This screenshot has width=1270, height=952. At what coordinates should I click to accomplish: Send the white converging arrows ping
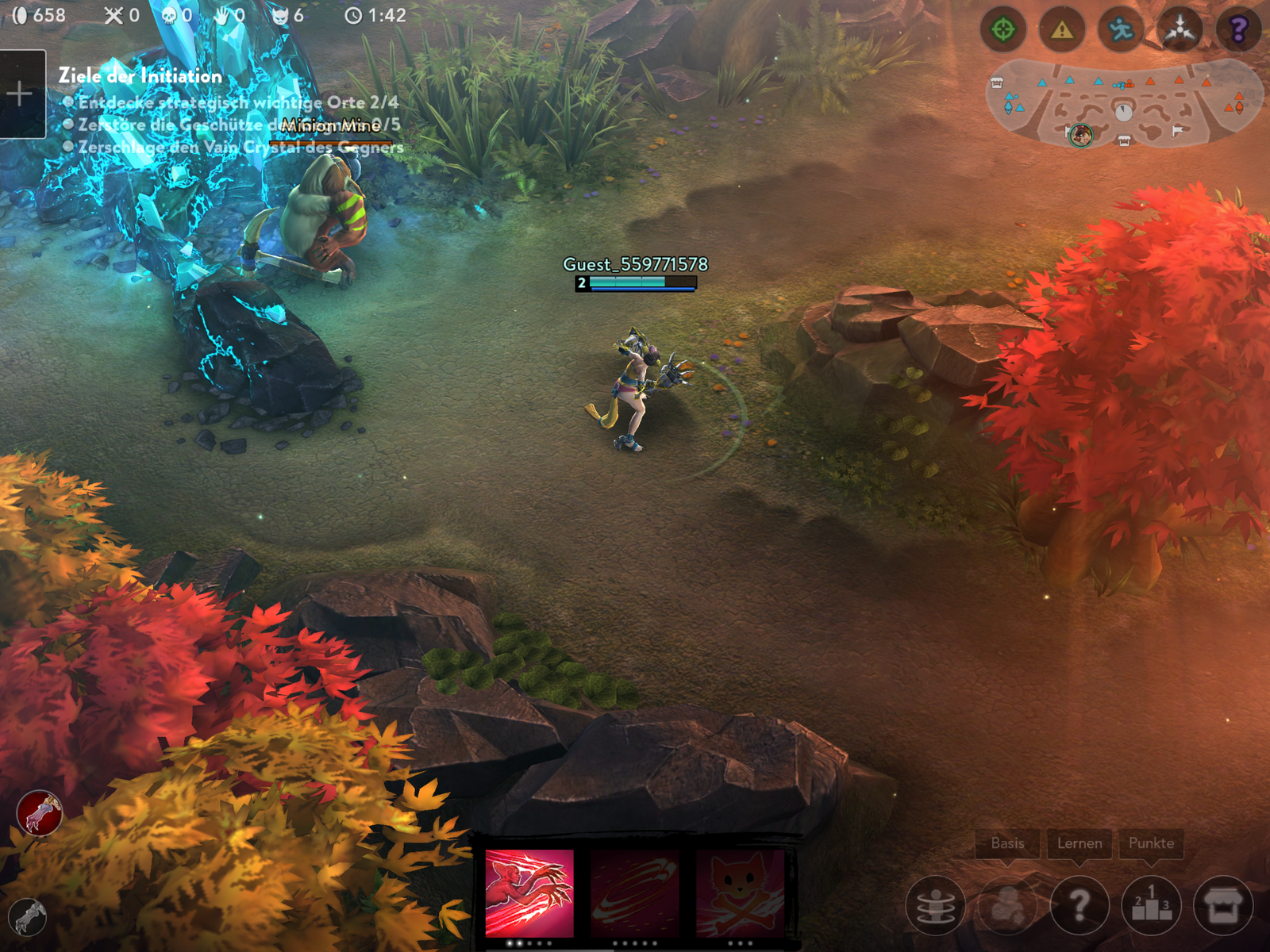tap(1180, 30)
